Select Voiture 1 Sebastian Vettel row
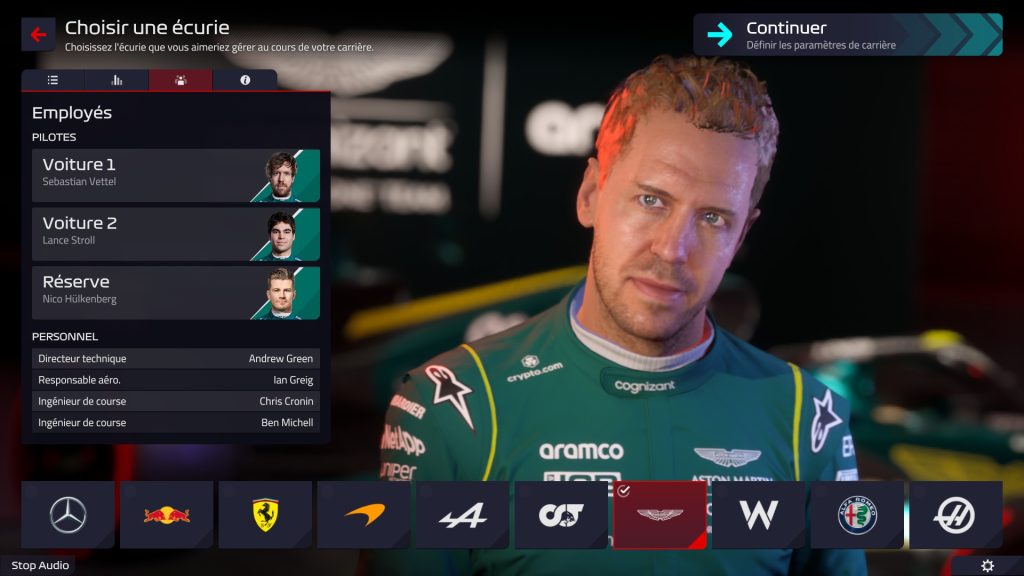 [176, 175]
